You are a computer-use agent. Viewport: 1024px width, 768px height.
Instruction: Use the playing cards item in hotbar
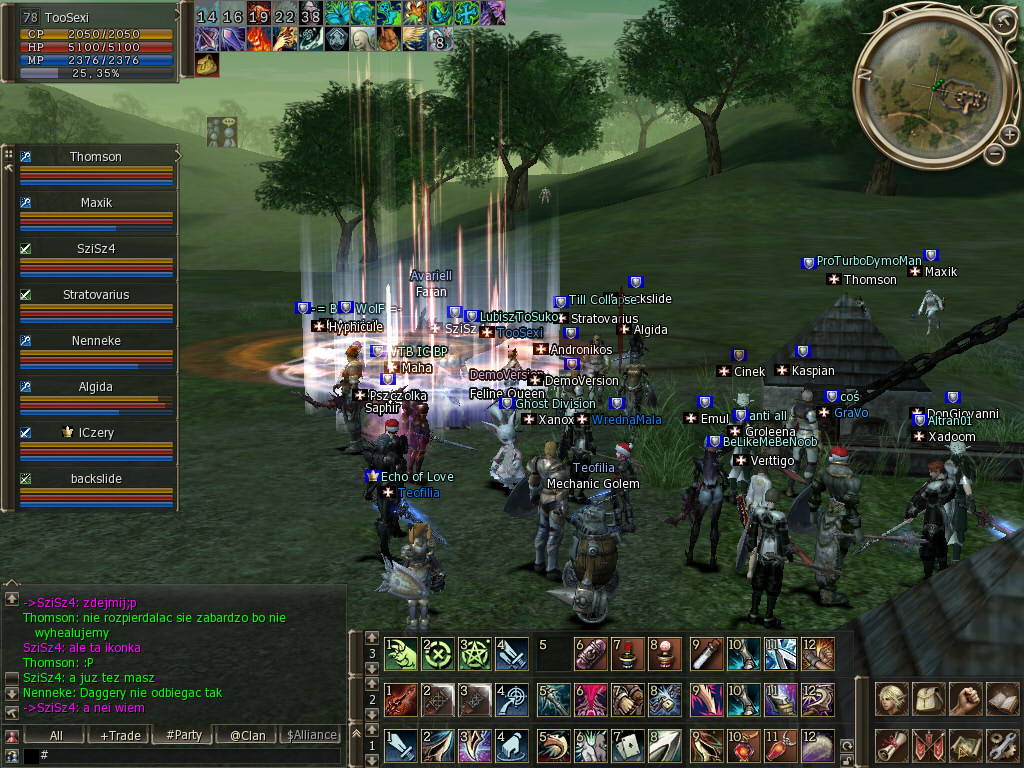coord(625,746)
